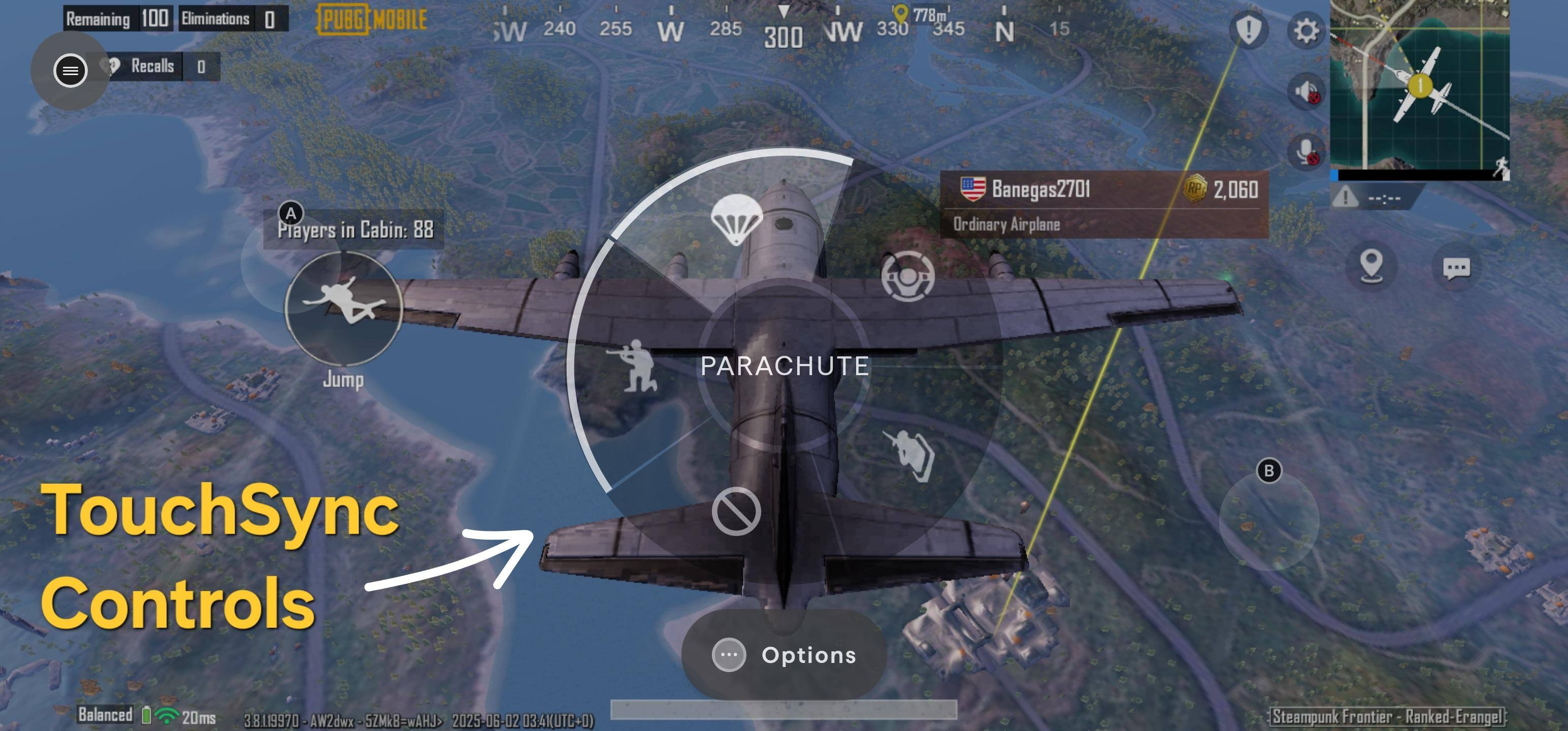Choose the kneeling soldier wheel segment
Screen dimensions: 1568x731
tap(637, 365)
